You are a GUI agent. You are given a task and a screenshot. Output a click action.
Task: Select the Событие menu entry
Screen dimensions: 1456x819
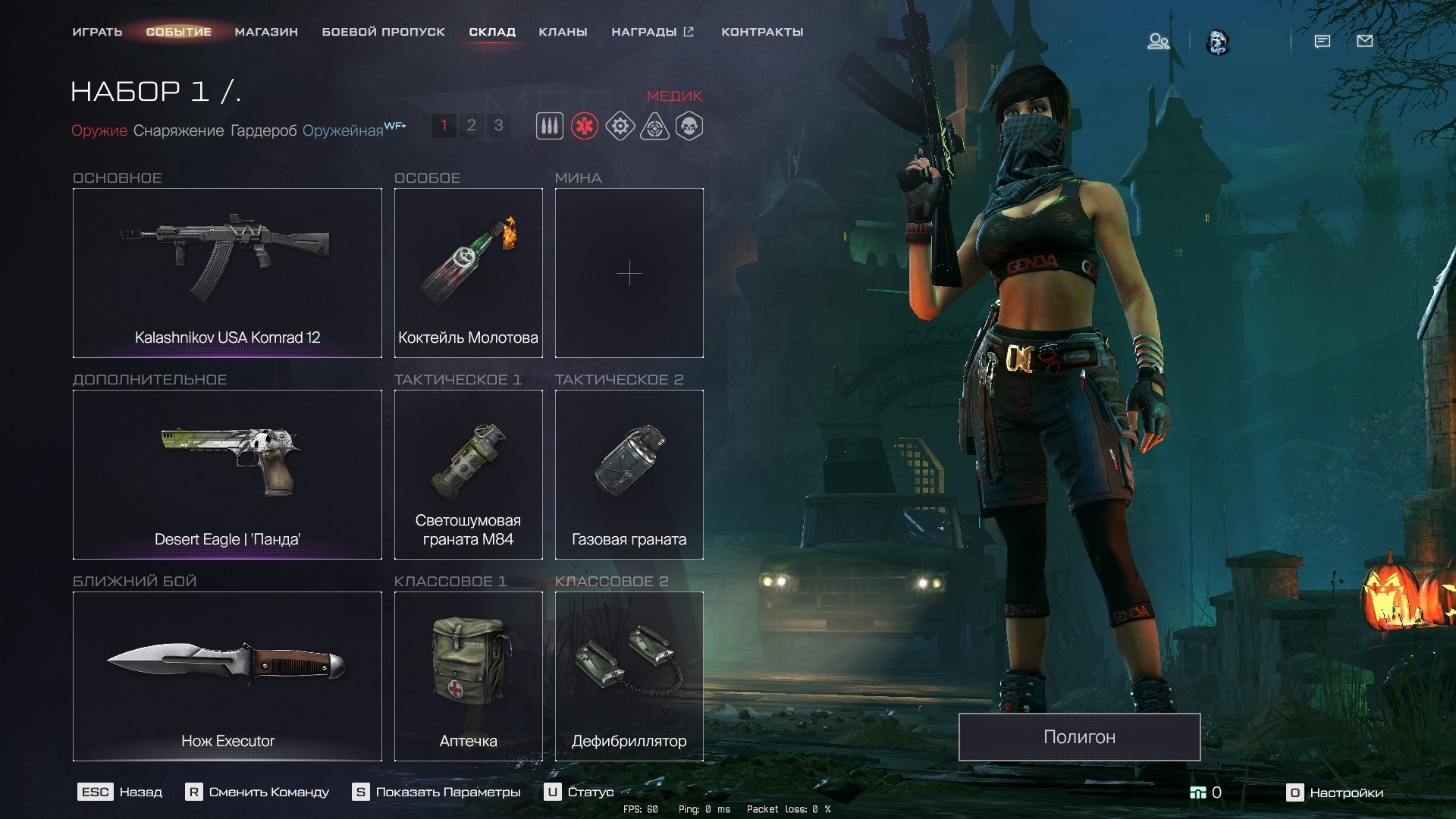(178, 32)
